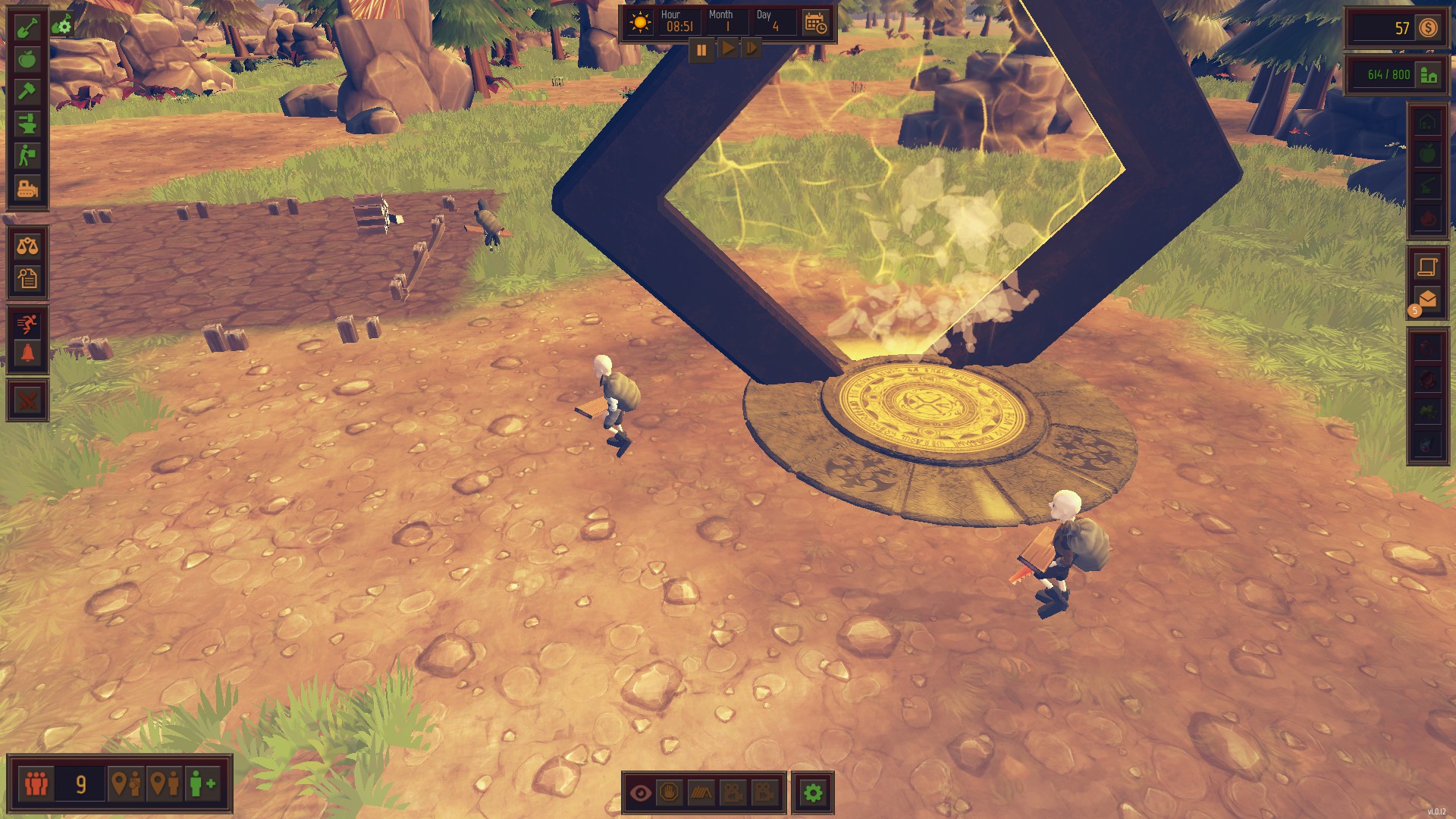Open the balance scales panel
Screen dimensions: 1456x819
click(x=27, y=246)
